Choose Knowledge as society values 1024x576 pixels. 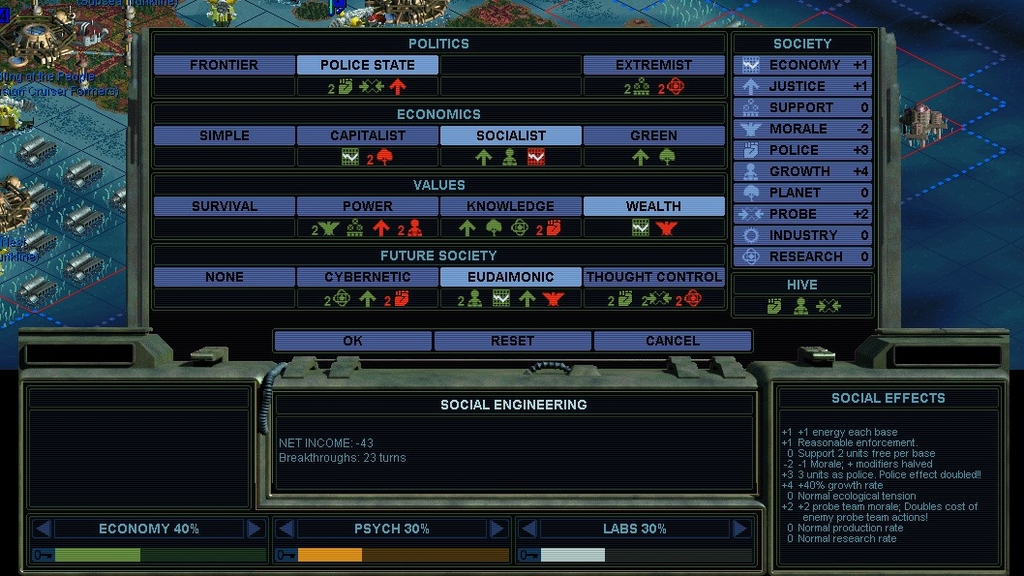pos(511,206)
